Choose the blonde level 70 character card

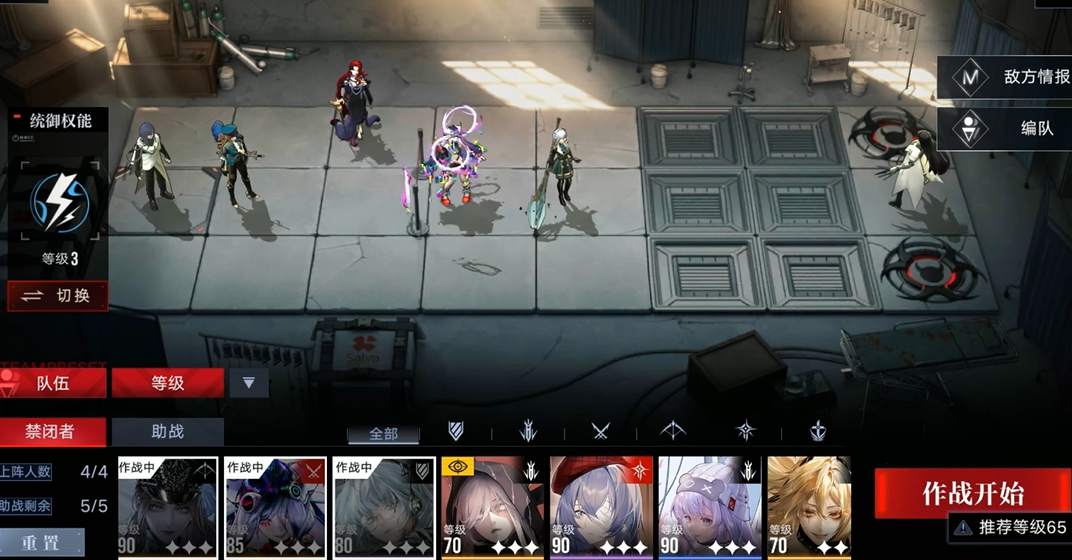[808, 507]
